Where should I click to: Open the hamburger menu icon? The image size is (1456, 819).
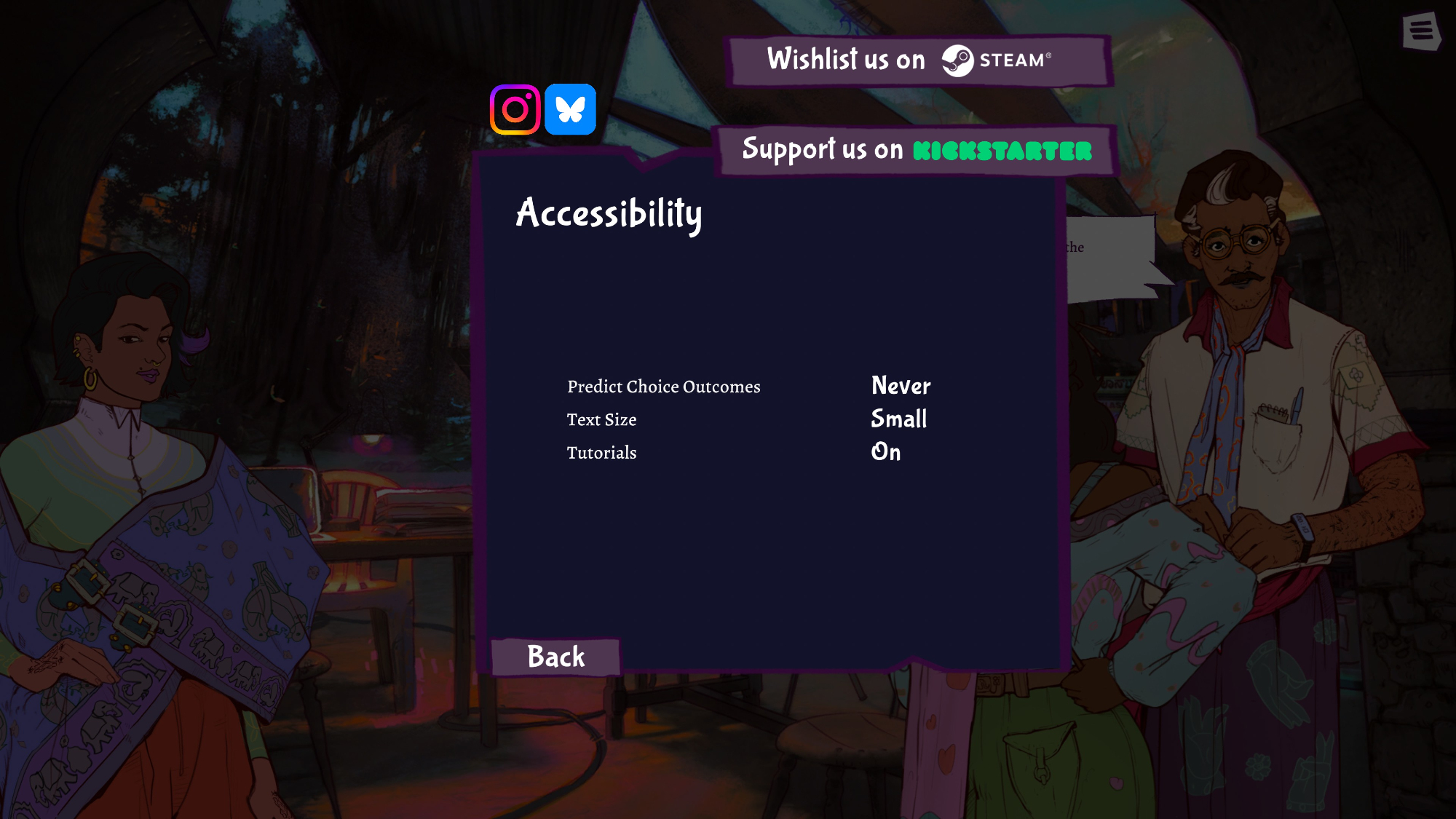click(x=1421, y=31)
